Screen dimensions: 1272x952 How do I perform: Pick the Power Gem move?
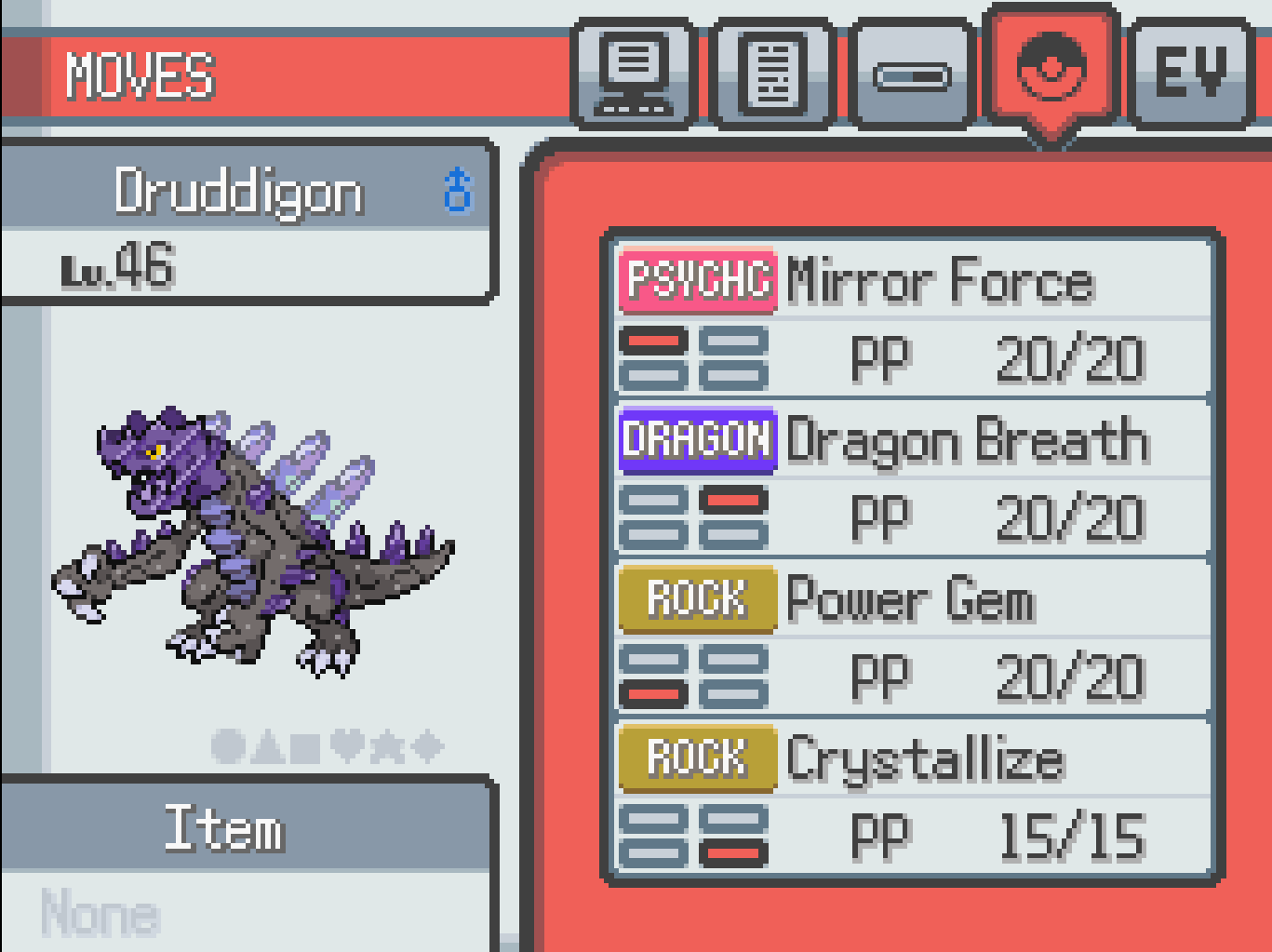click(912, 637)
